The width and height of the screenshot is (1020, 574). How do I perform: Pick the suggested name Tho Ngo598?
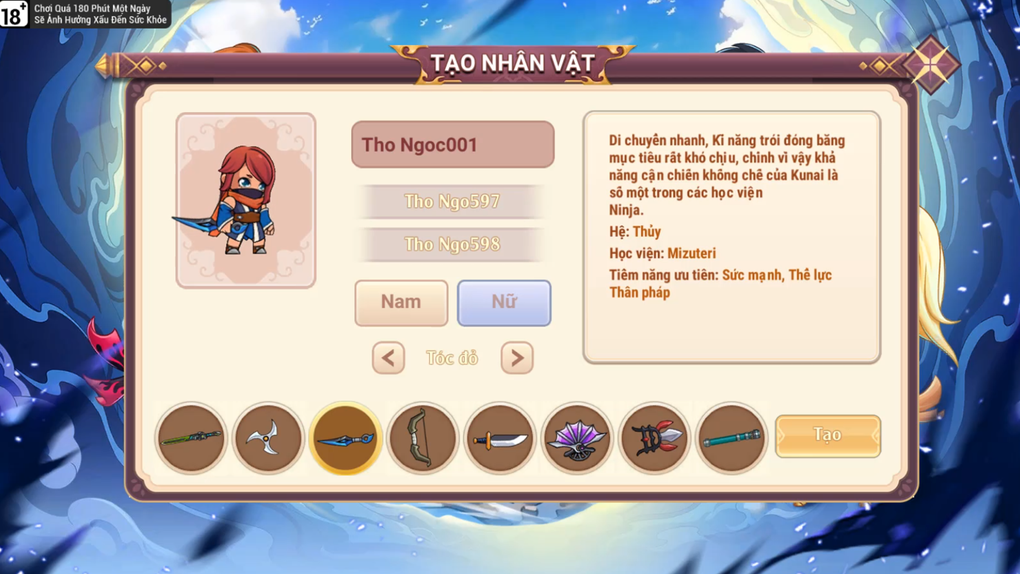pos(452,244)
